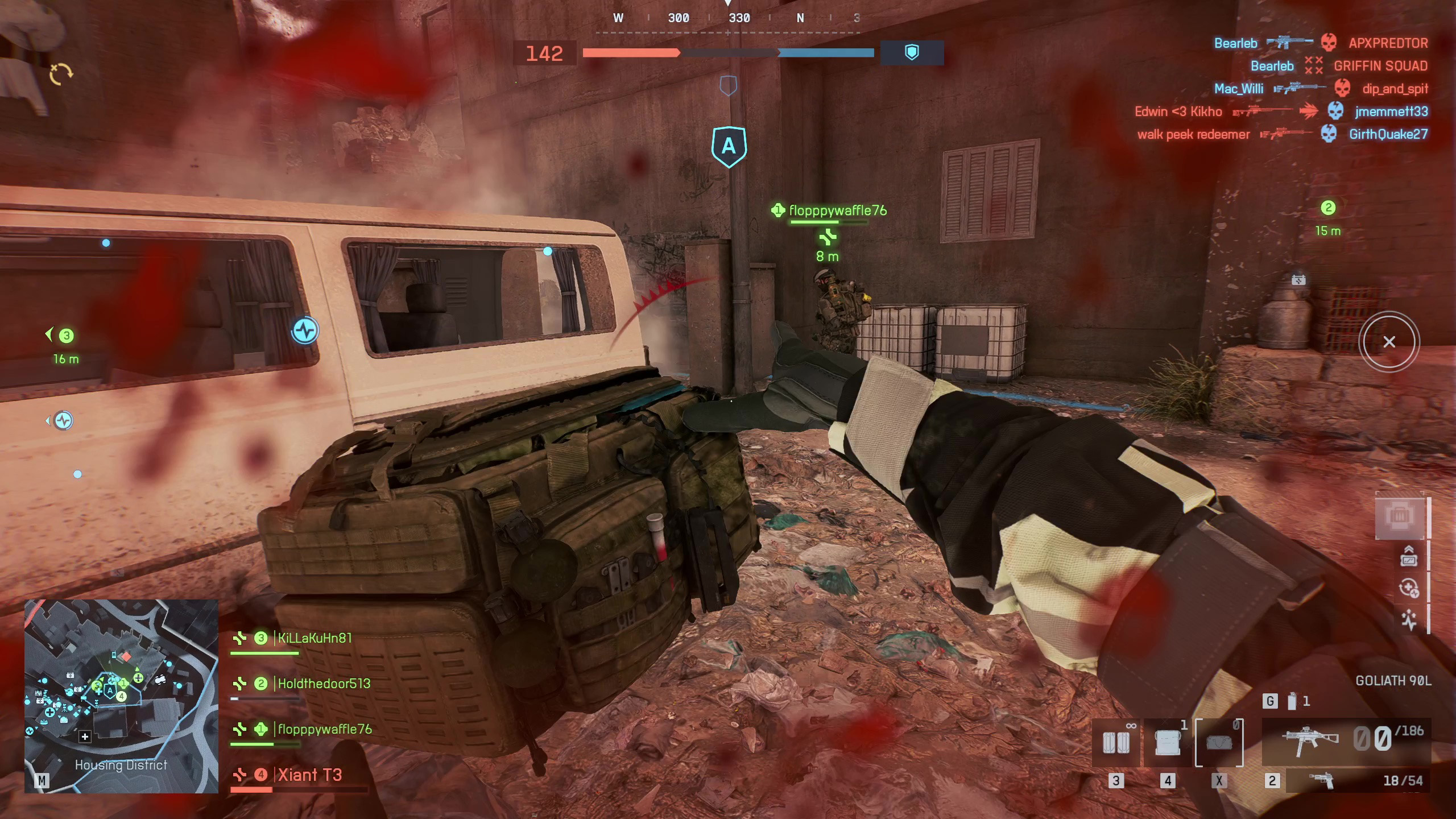Click the circled X icon

tap(1389, 342)
